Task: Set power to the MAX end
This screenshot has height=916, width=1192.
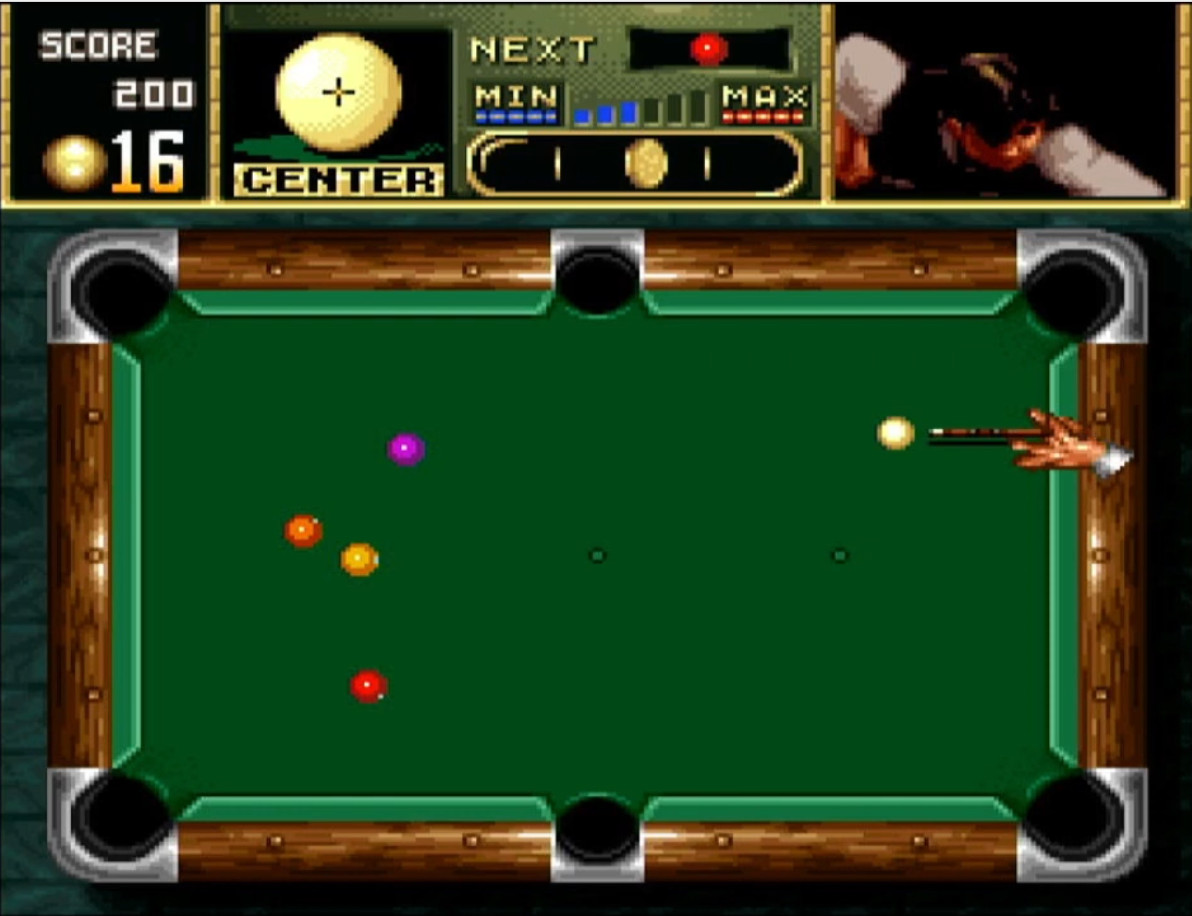Action: point(765,102)
